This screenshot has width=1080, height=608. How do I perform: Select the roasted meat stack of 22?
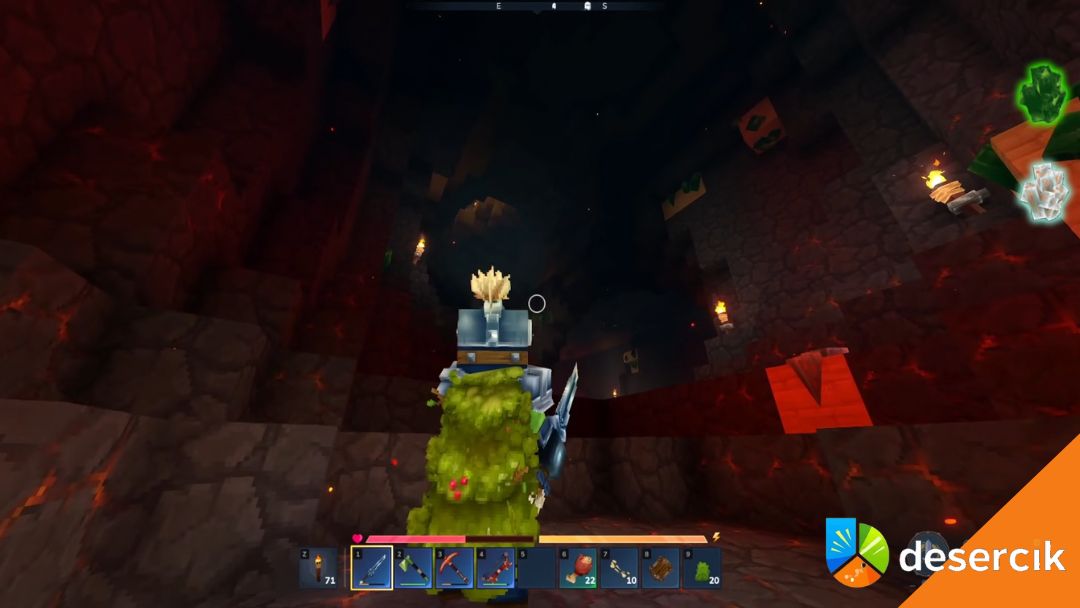[577, 568]
